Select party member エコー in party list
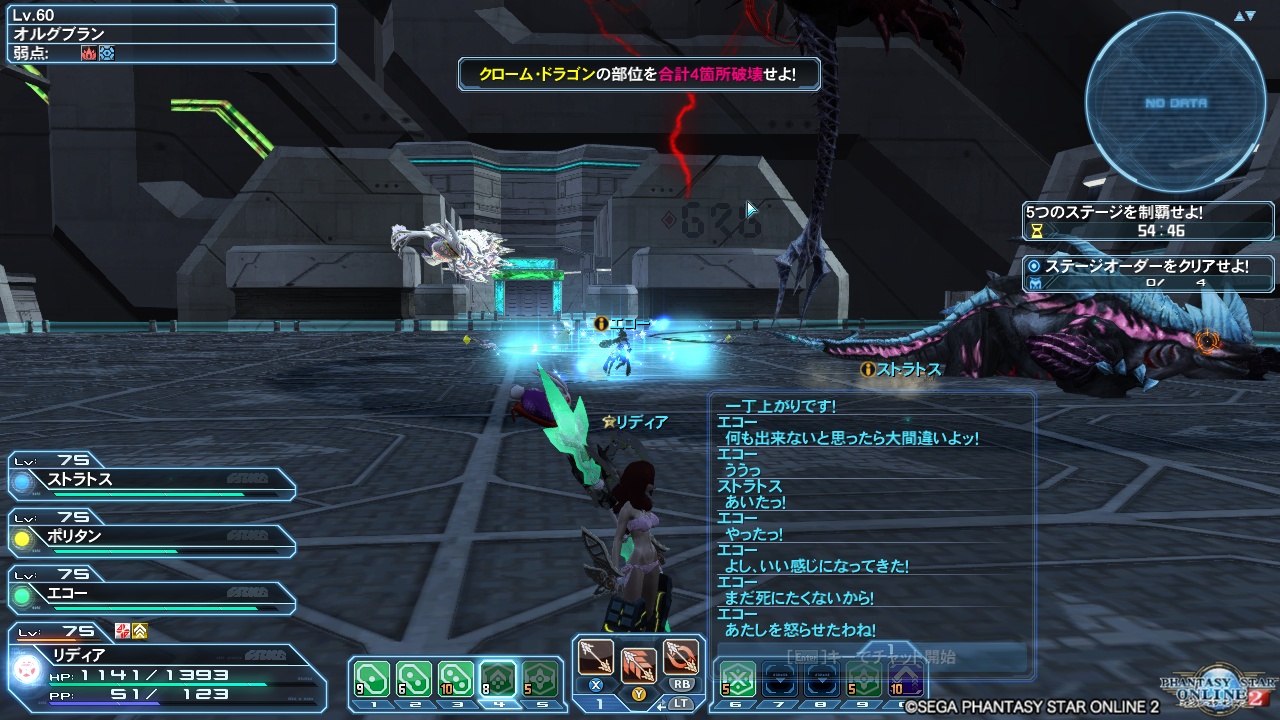The width and height of the screenshot is (1280, 720). click(152, 594)
